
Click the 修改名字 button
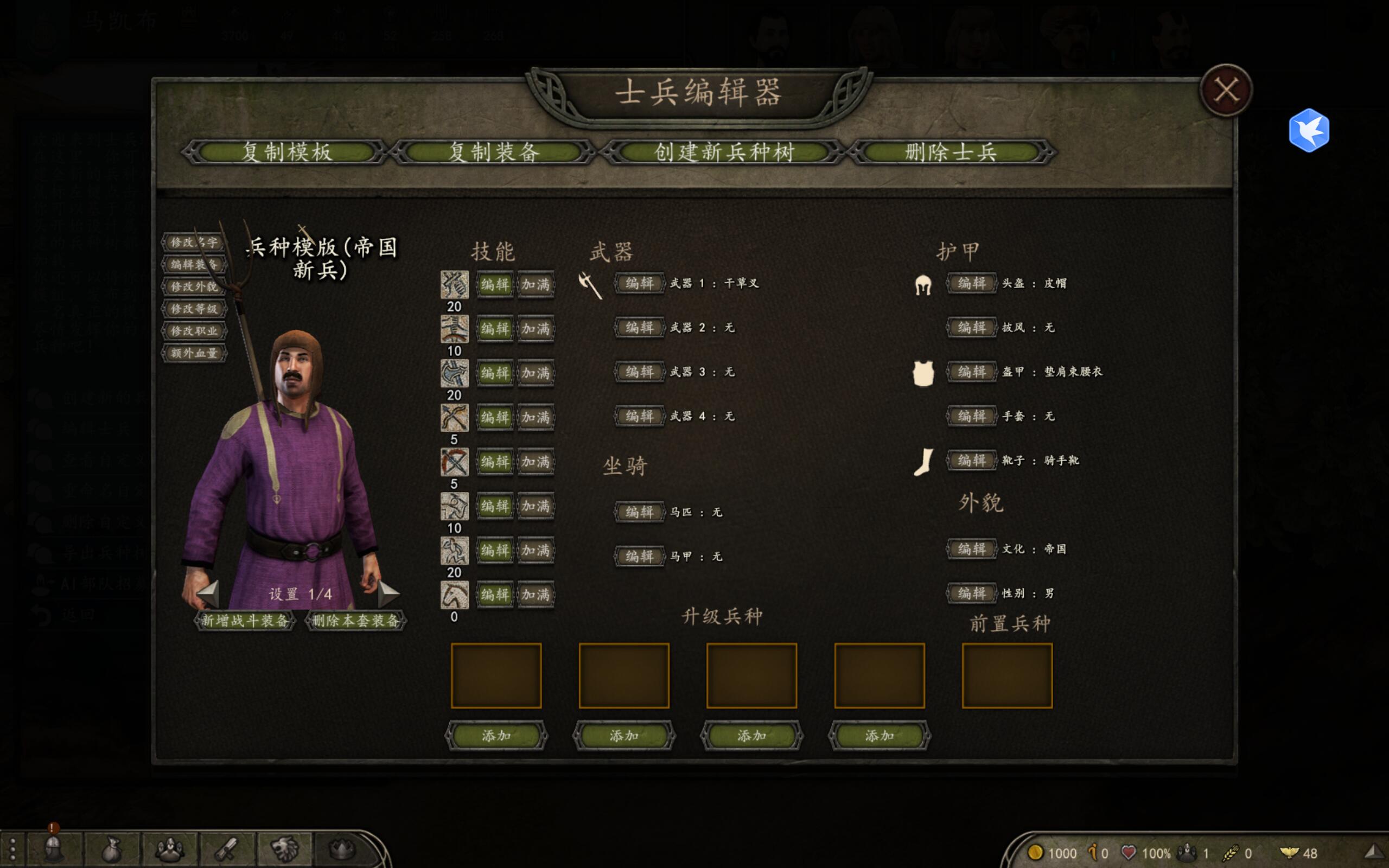pyautogui.click(x=194, y=243)
